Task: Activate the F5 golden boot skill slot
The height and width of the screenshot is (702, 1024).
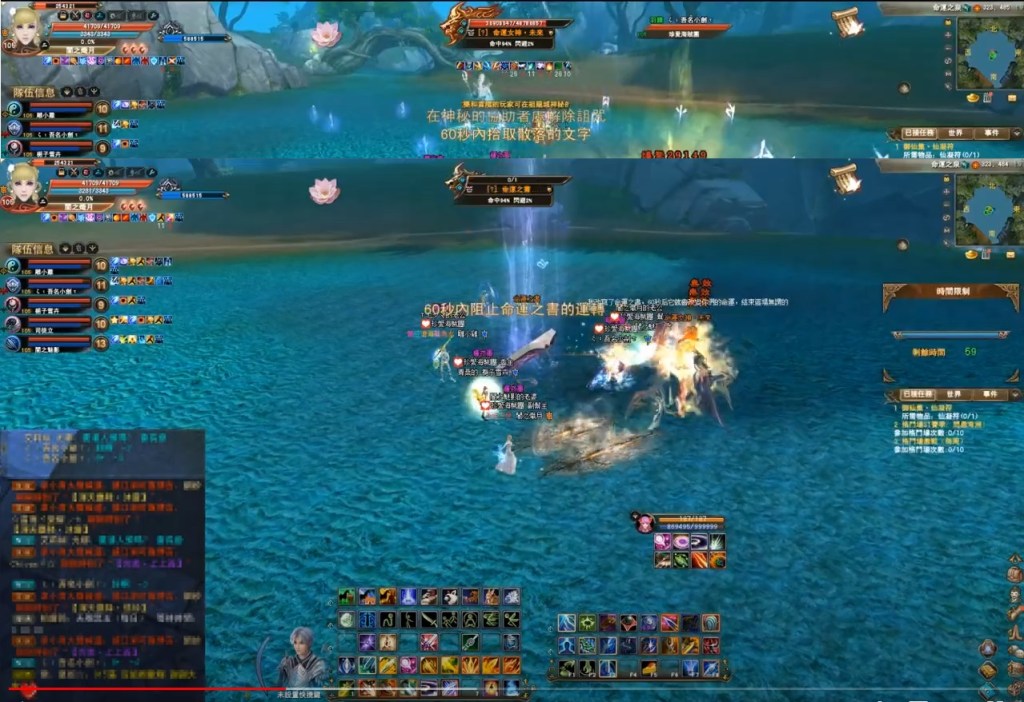Action: pyautogui.click(x=649, y=667)
